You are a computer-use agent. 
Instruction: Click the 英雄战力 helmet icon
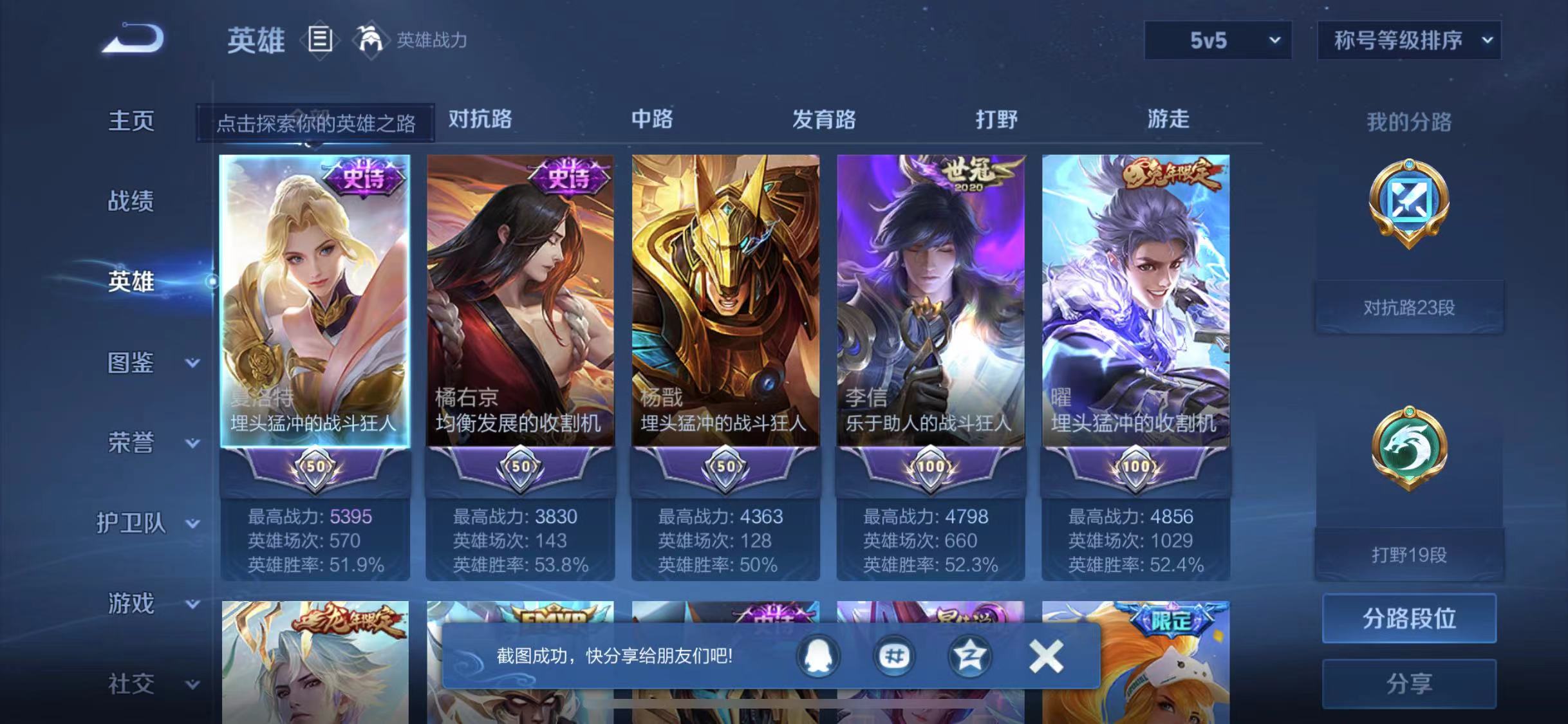coord(370,40)
